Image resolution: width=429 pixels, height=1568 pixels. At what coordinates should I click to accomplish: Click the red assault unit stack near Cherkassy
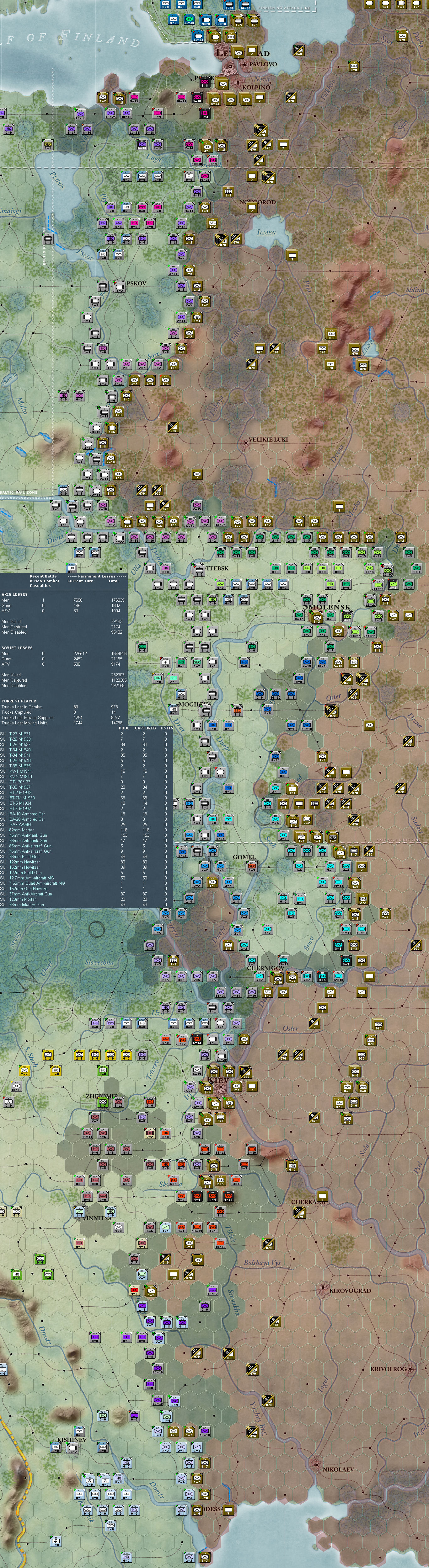(228, 1197)
